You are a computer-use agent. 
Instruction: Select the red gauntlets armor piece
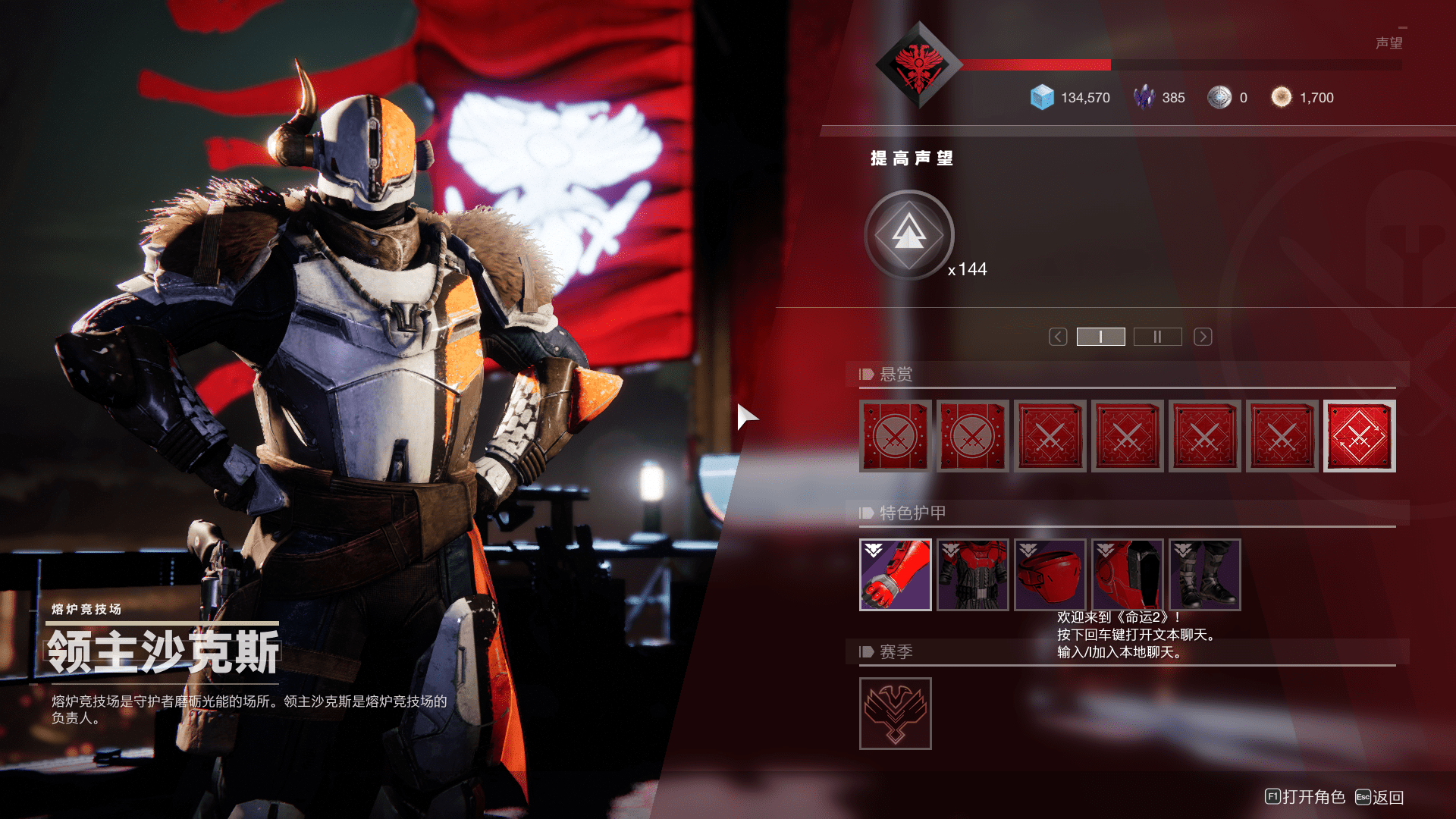tap(895, 575)
